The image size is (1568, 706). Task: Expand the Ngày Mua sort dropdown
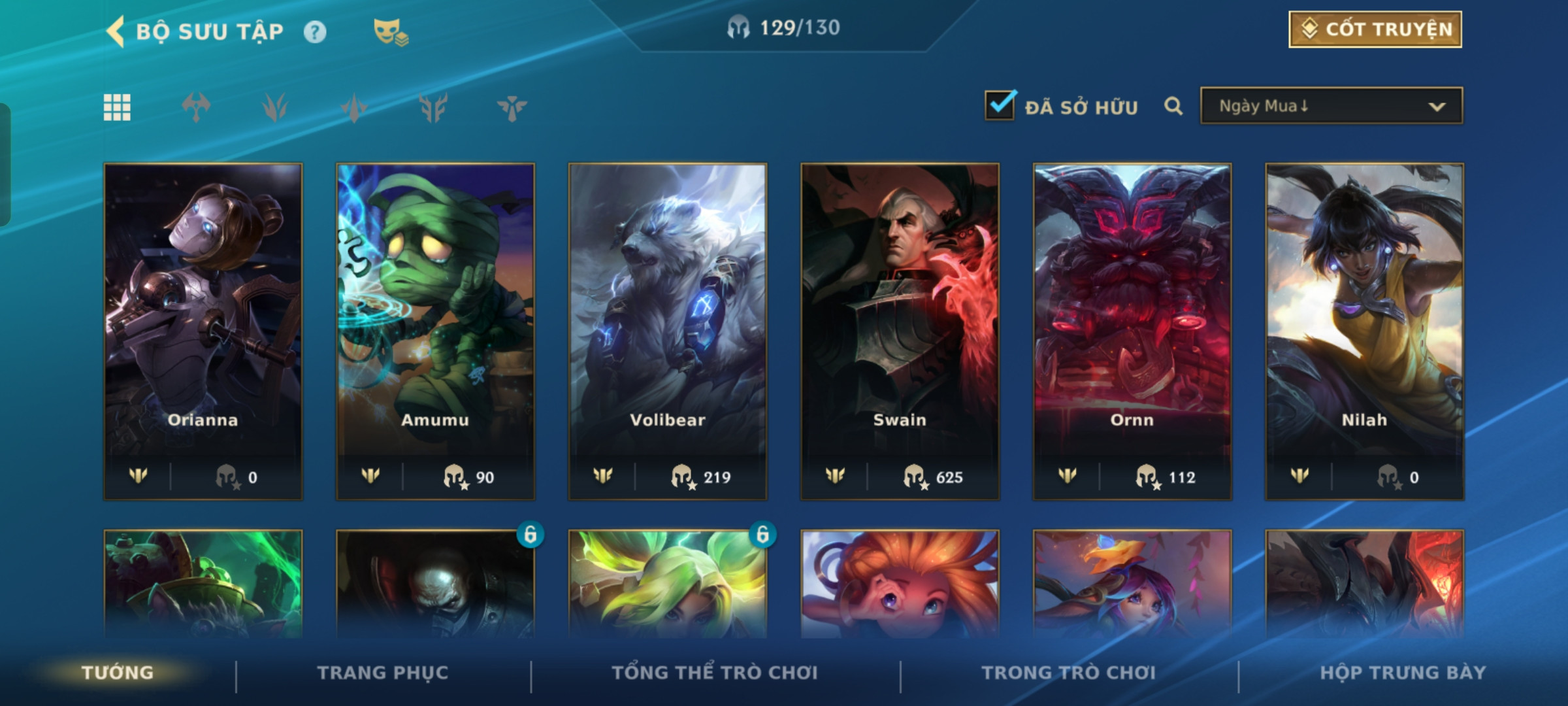1331,106
